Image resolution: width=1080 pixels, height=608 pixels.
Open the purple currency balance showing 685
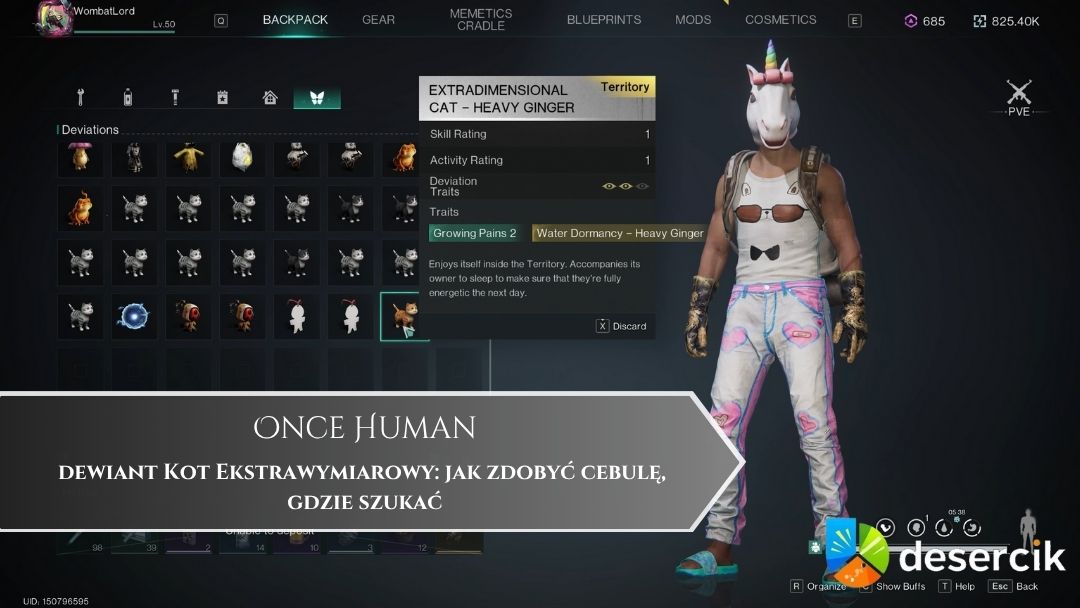point(925,20)
